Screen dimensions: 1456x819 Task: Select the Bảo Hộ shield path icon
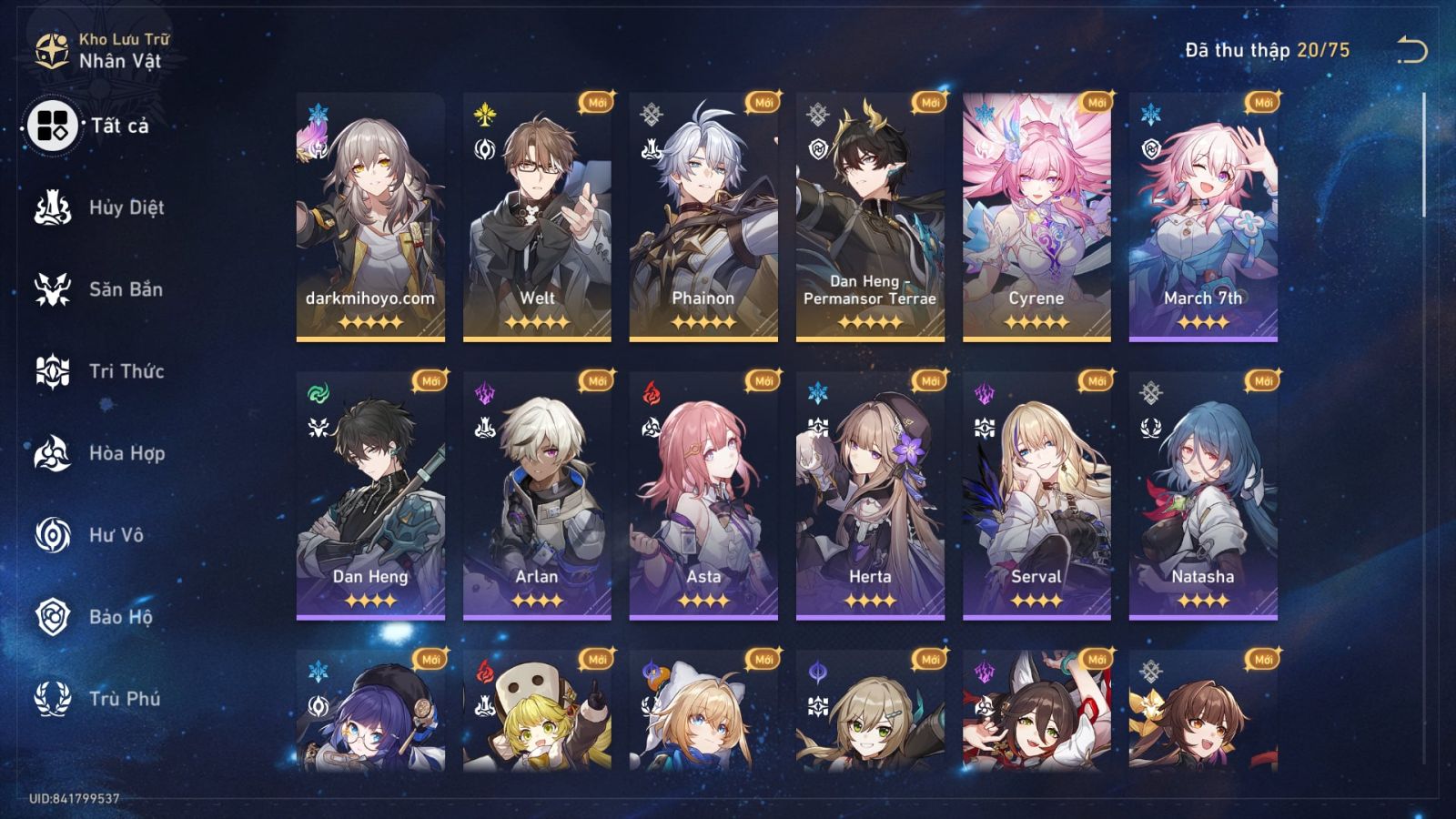(x=52, y=617)
